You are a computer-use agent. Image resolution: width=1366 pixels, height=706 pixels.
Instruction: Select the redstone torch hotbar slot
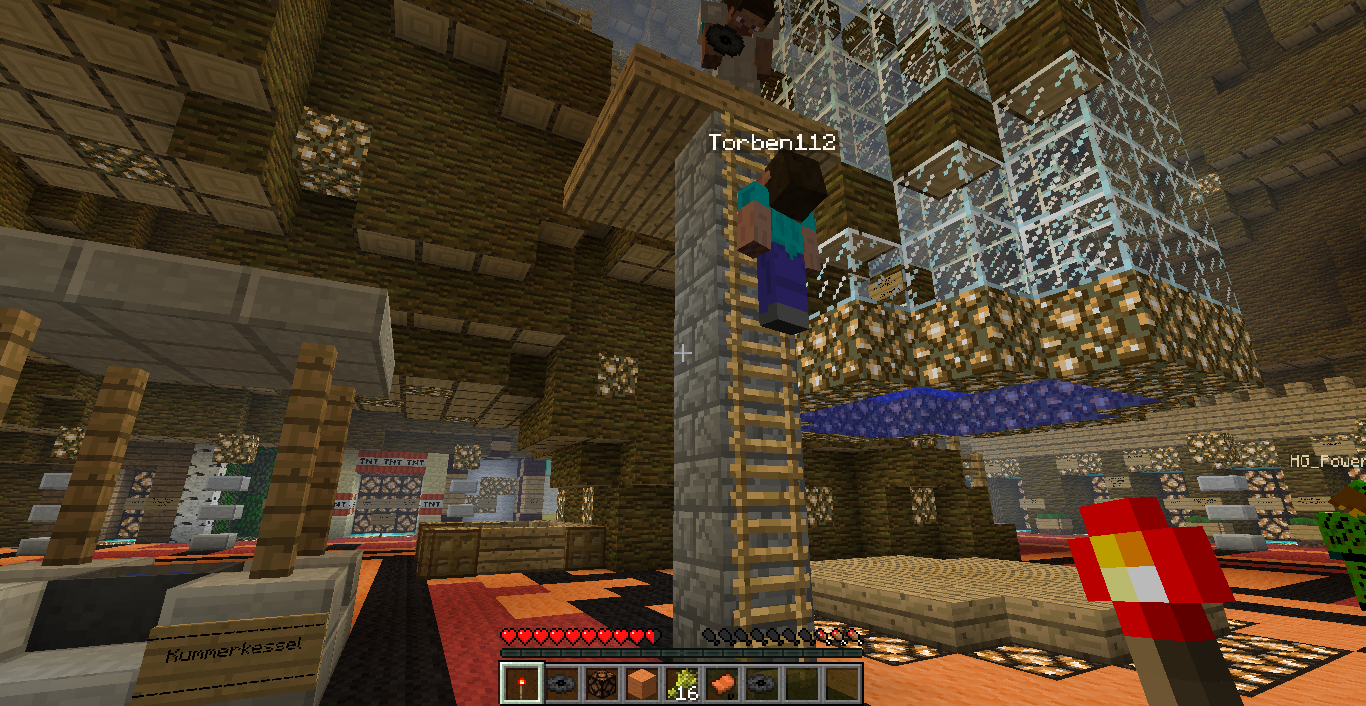(521, 683)
